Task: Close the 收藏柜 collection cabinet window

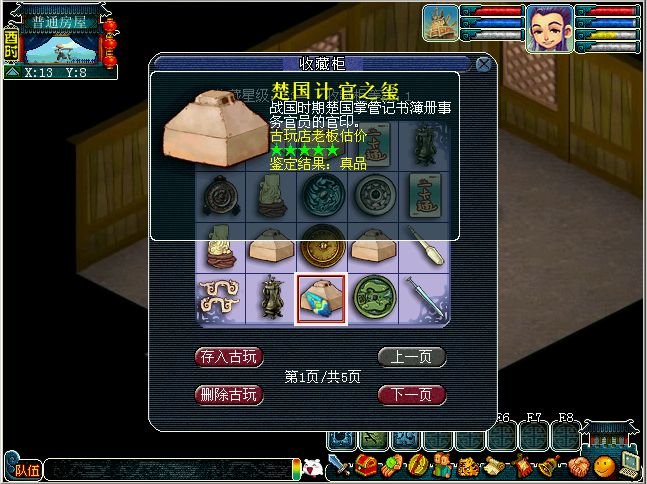Action: coord(484,65)
